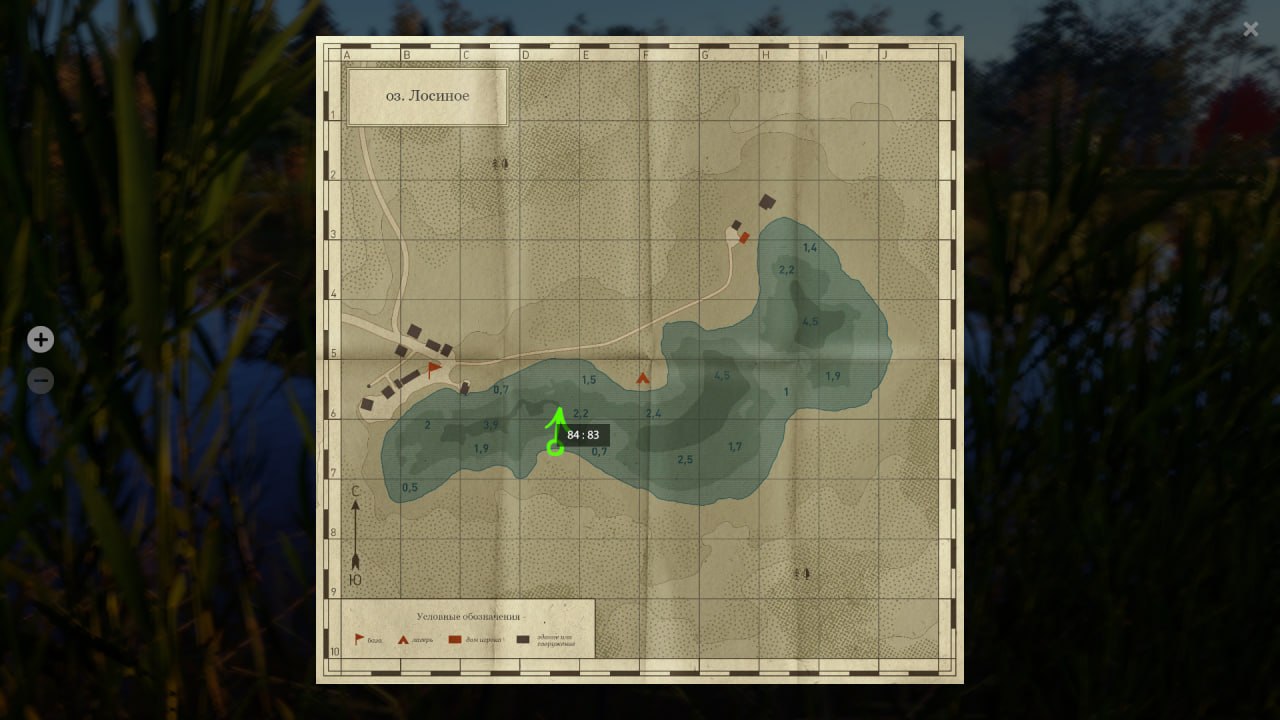Viewport: 1280px width, 720px height.
Task: Click the дом marker square in the legend
Action: coord(454,640)
